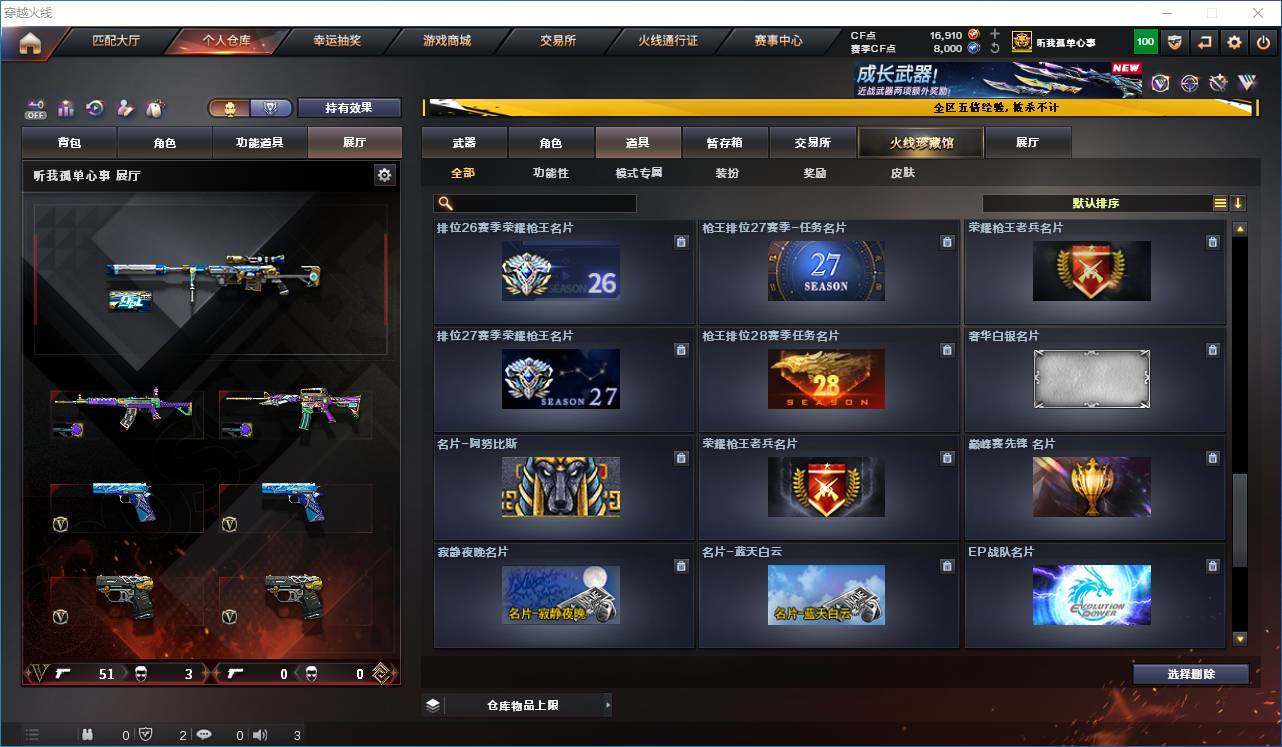Click the return arrow icon near the gear

tap(1204, 41)
